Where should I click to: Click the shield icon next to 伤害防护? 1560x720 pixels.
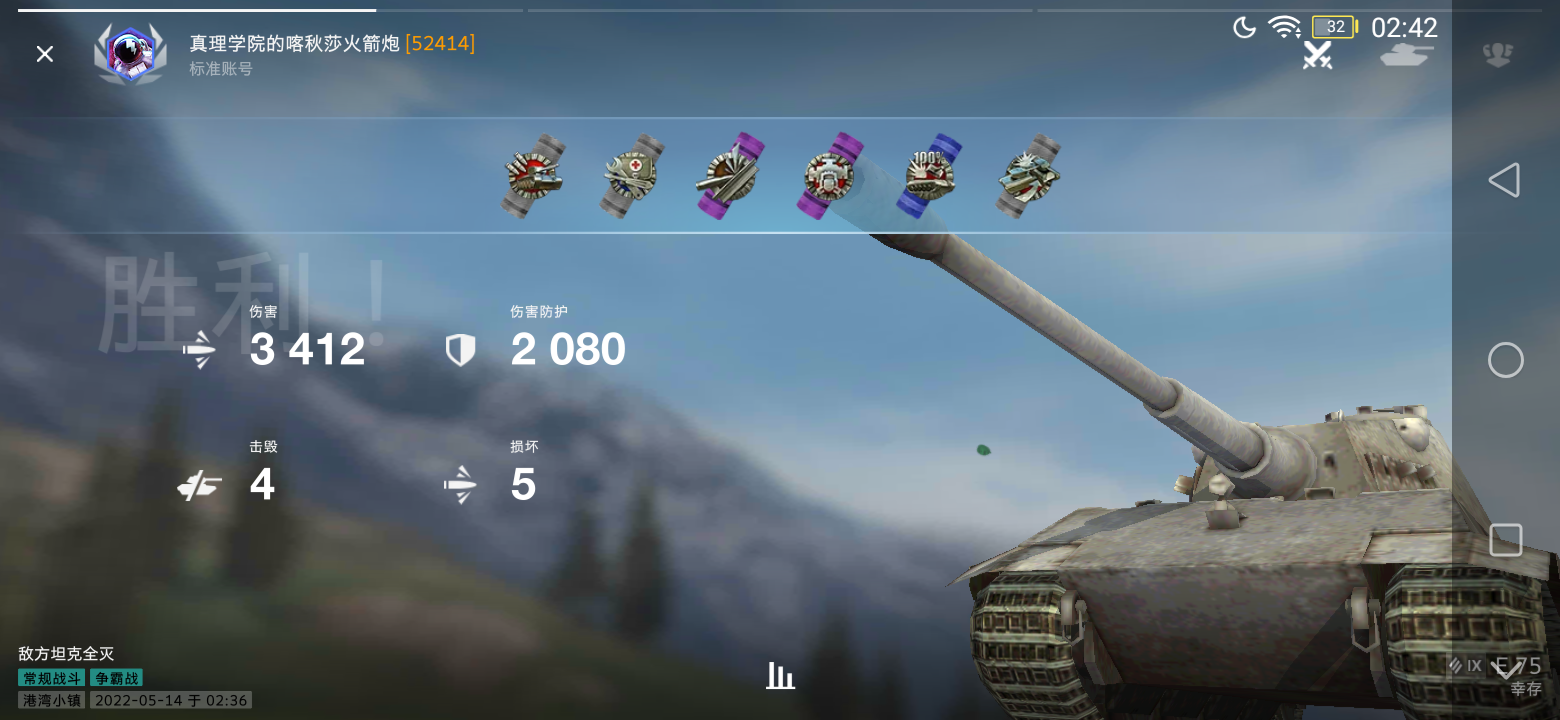click(x=460, y=348)
